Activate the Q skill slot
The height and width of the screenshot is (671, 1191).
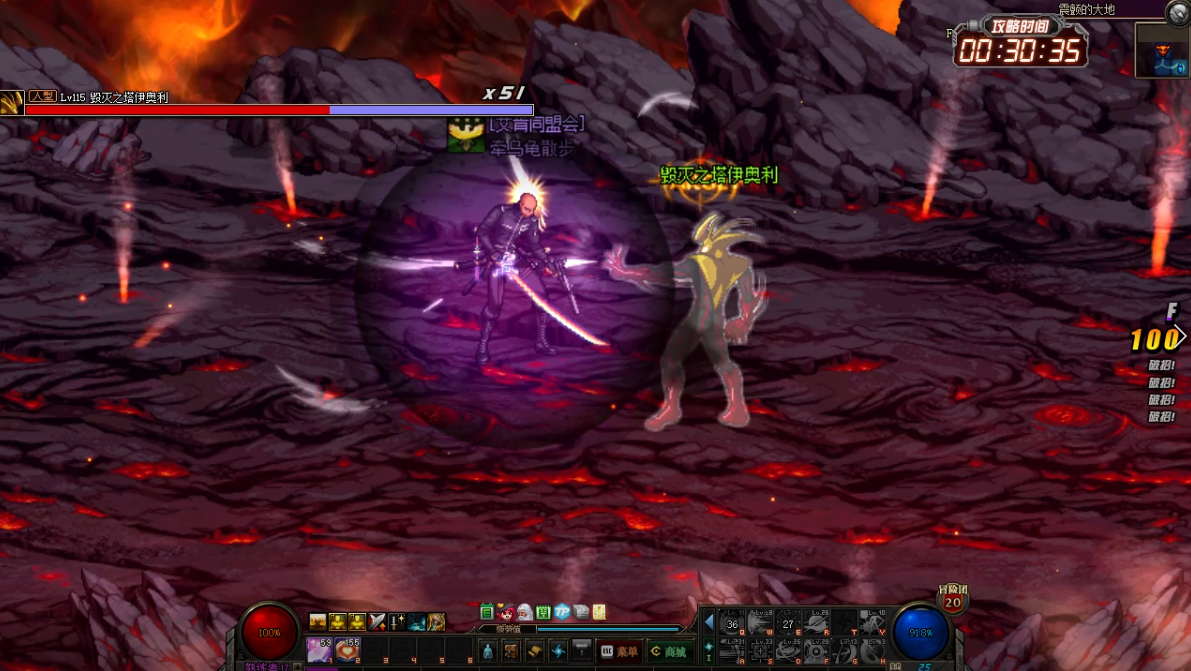point(732,624)
